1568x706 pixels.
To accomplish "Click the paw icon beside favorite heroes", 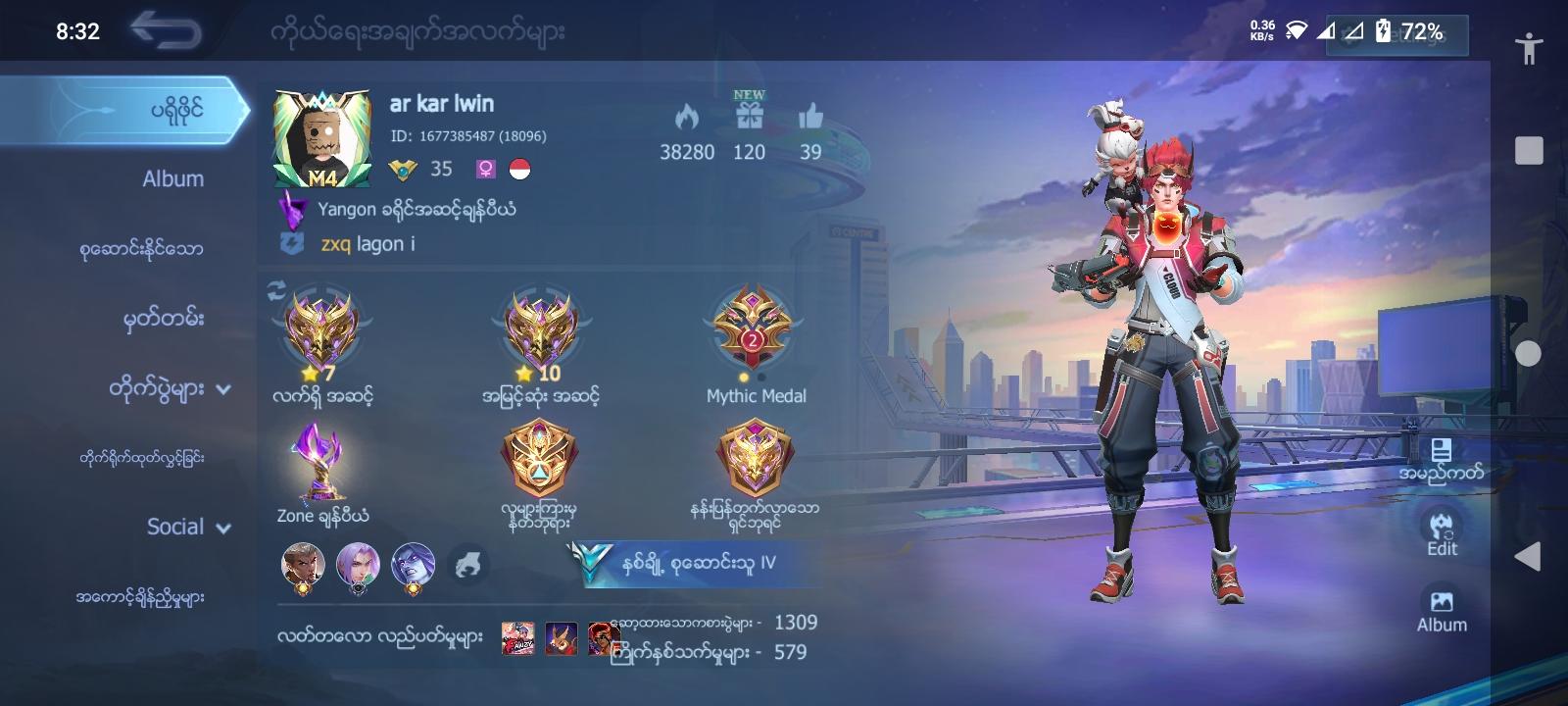I will click(468, 564).
